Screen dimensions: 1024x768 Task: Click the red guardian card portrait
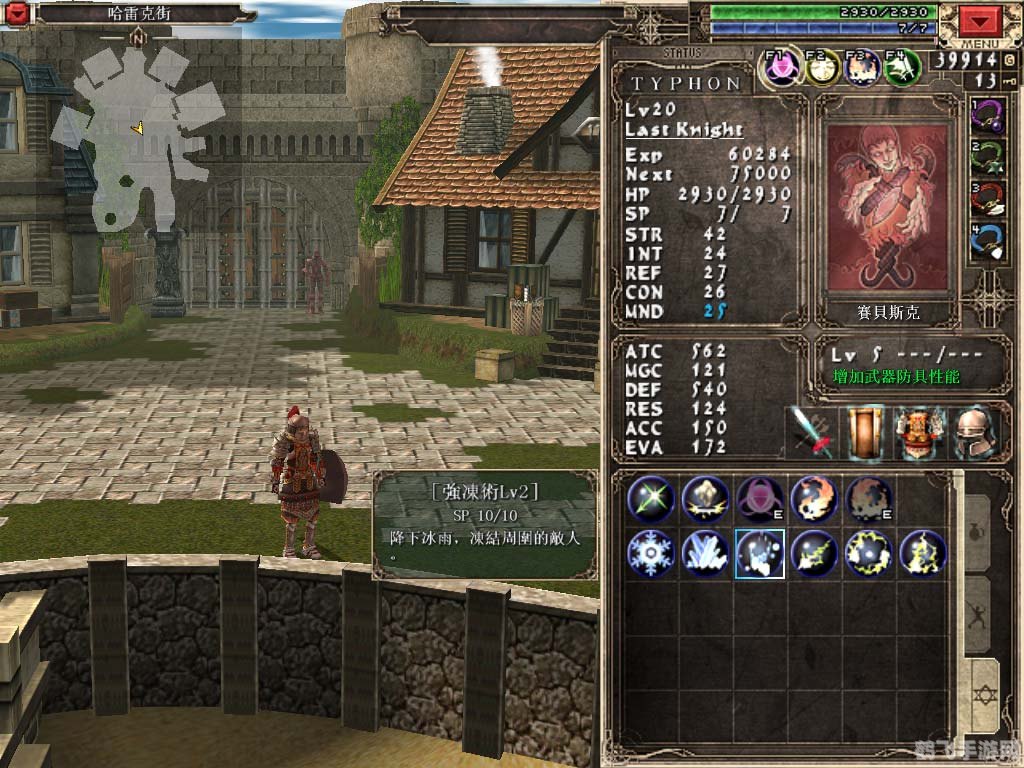[887, 207]
